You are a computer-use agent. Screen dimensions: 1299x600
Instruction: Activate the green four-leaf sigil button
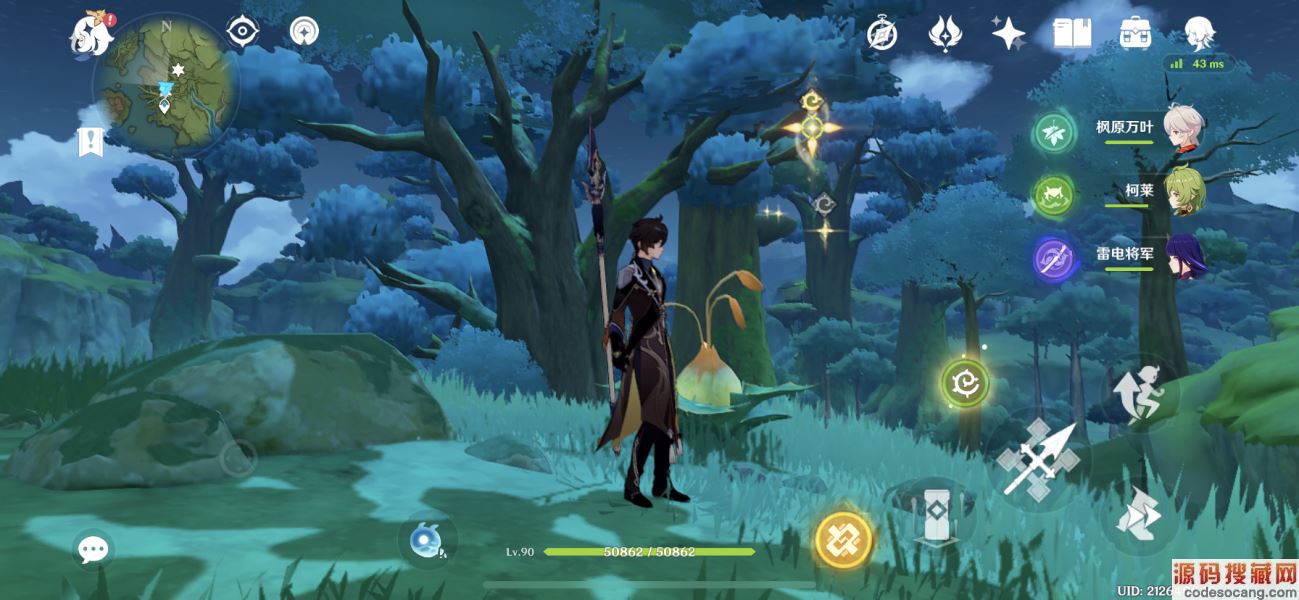click(x=965, y=383)
